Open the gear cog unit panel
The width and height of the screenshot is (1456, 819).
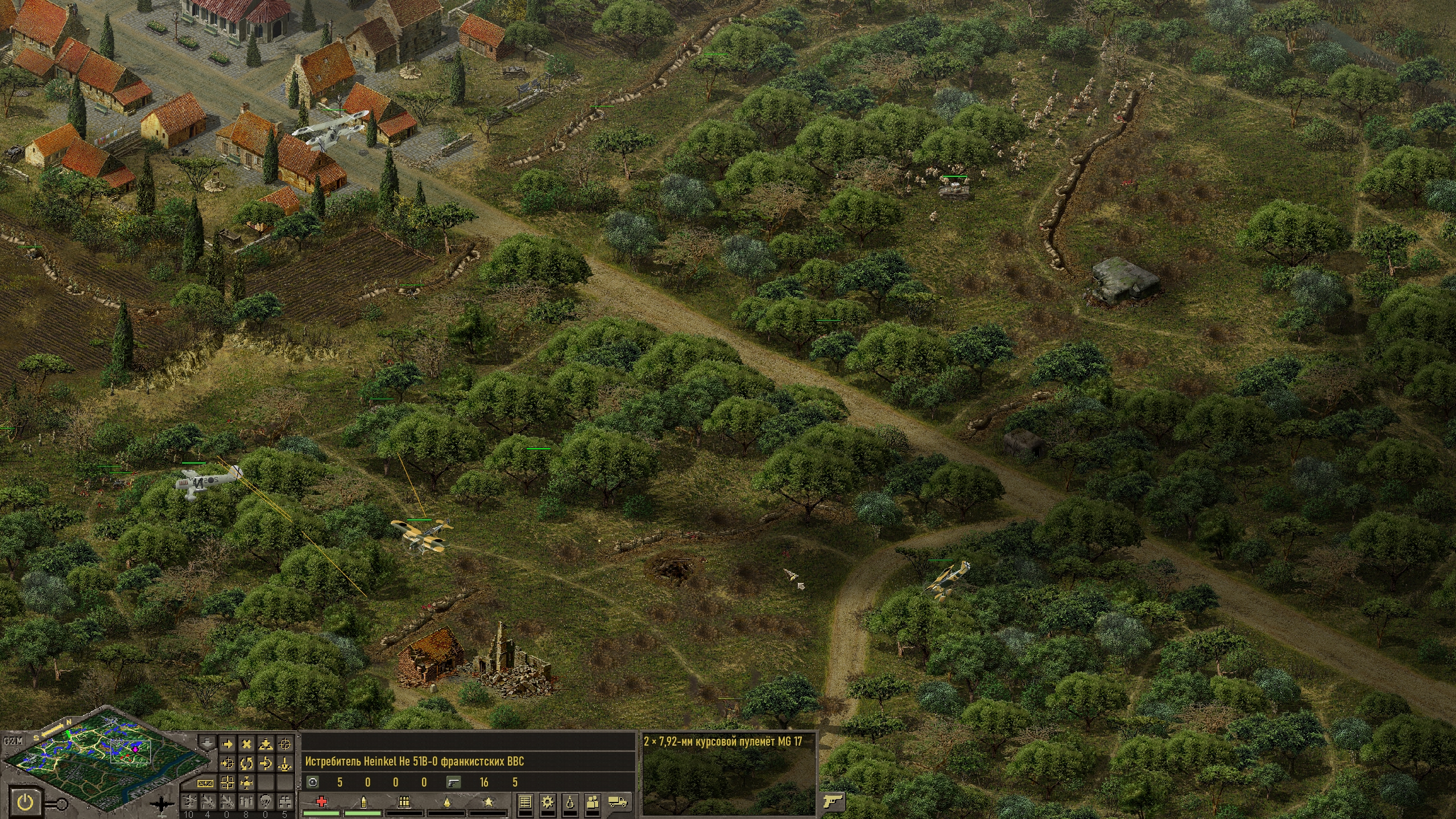548,803
